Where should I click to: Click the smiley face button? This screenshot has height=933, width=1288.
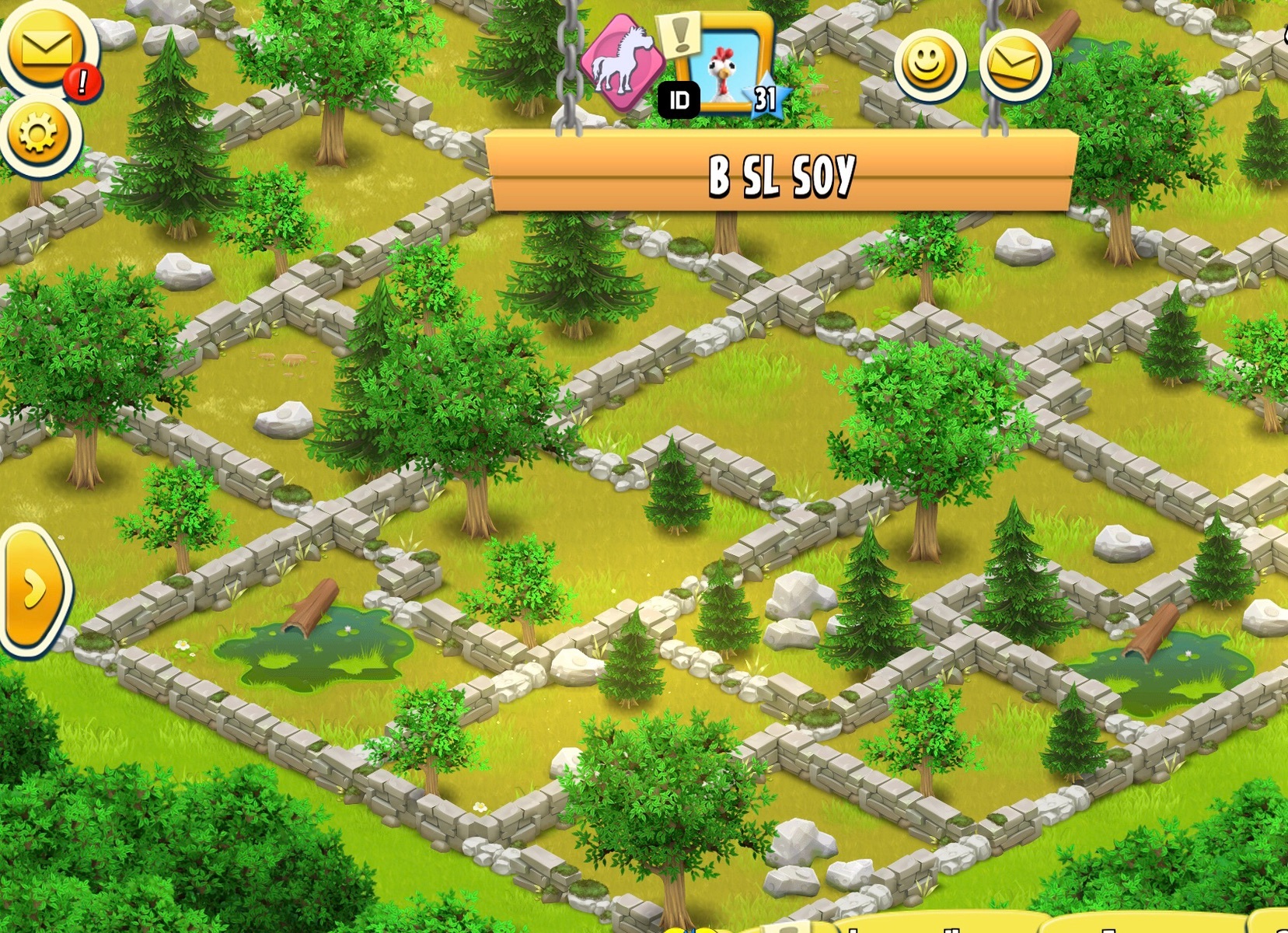click(928, 65)
